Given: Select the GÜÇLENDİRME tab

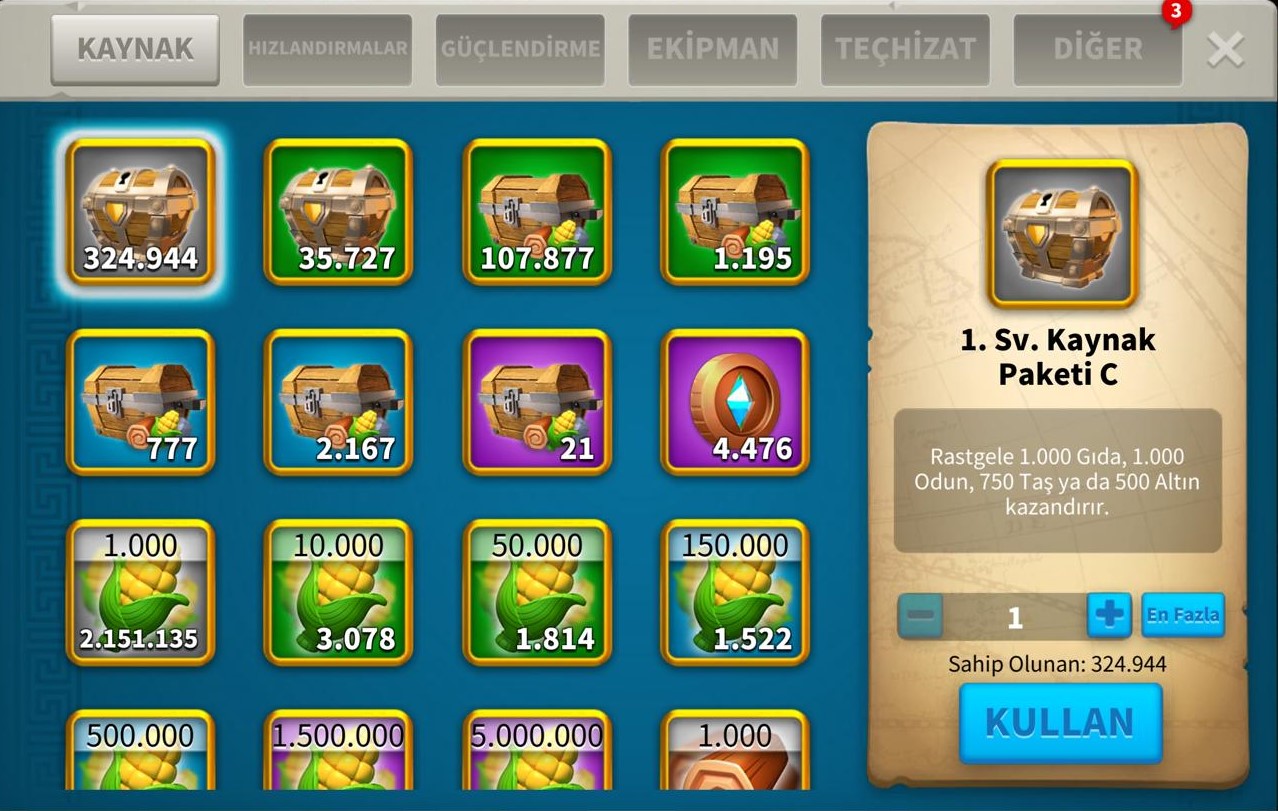Looking at the screenshot, I should [520, 49].
